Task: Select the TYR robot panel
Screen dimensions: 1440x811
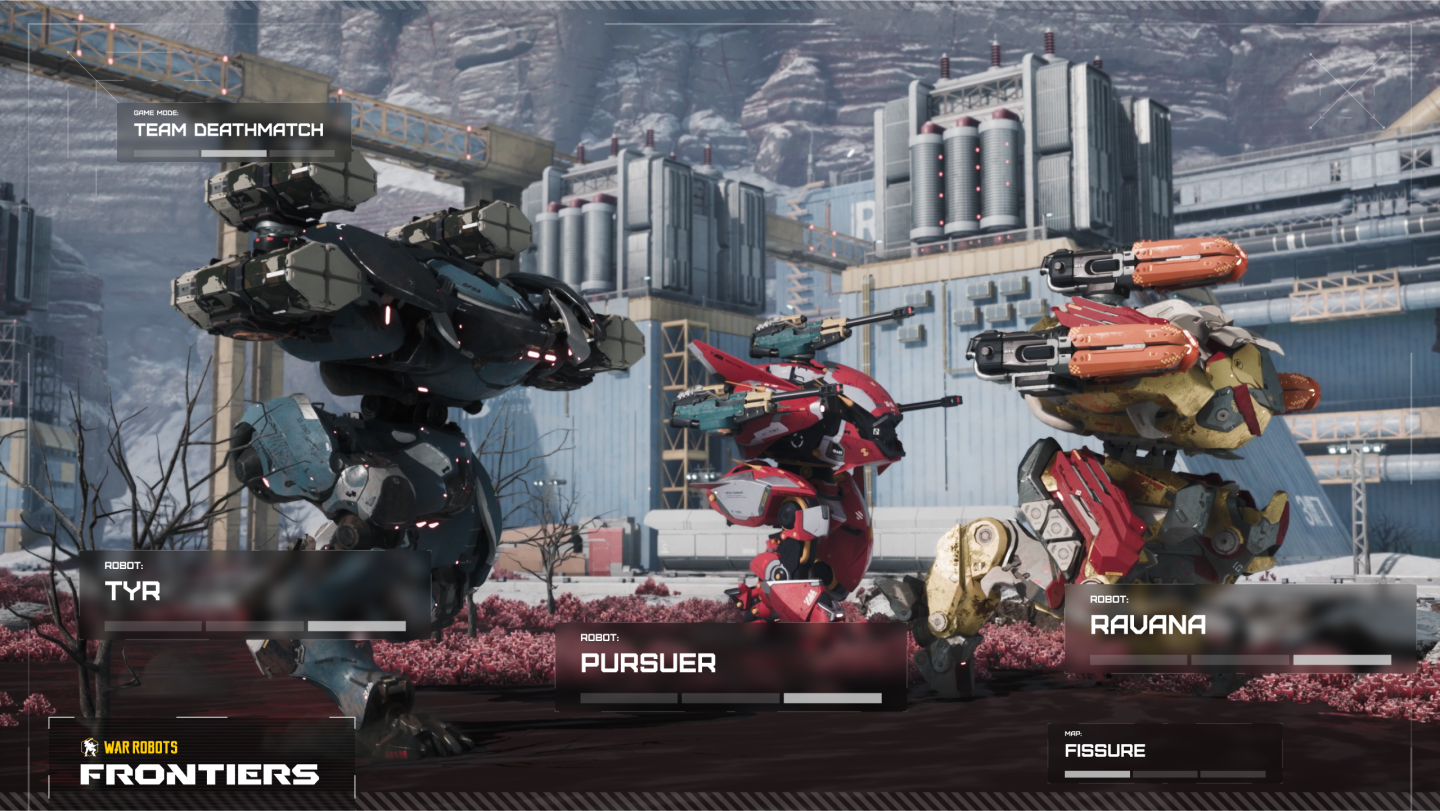Action: coord(255,596)
